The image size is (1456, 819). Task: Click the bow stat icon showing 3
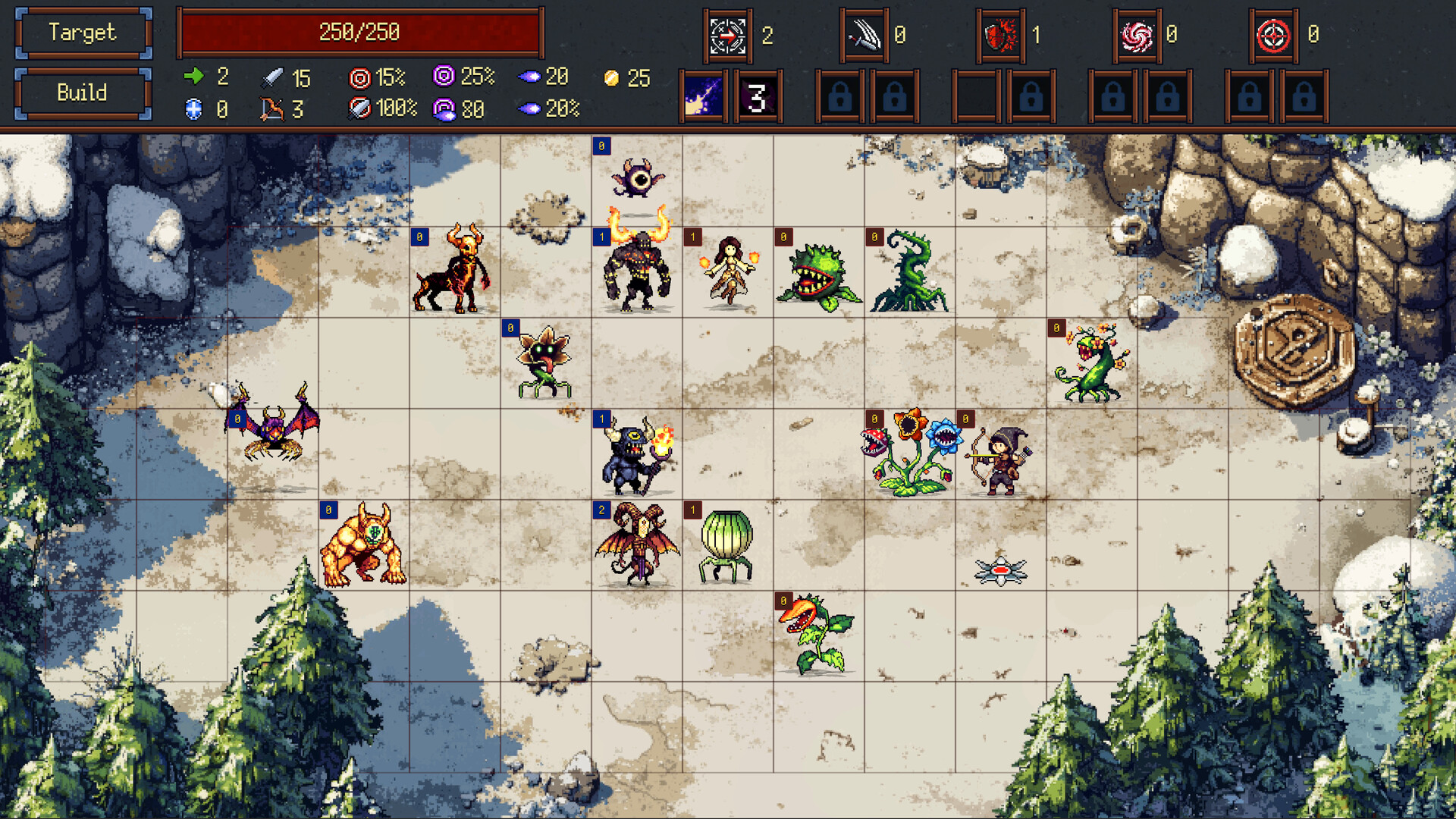(x=271, y=109)
